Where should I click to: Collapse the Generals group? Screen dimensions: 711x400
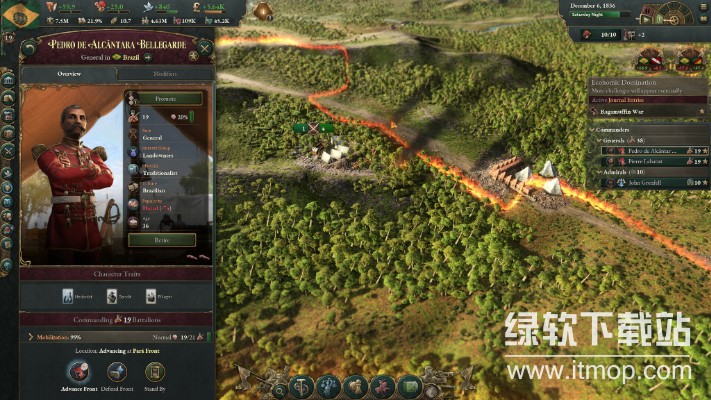[x=599, y=141]
